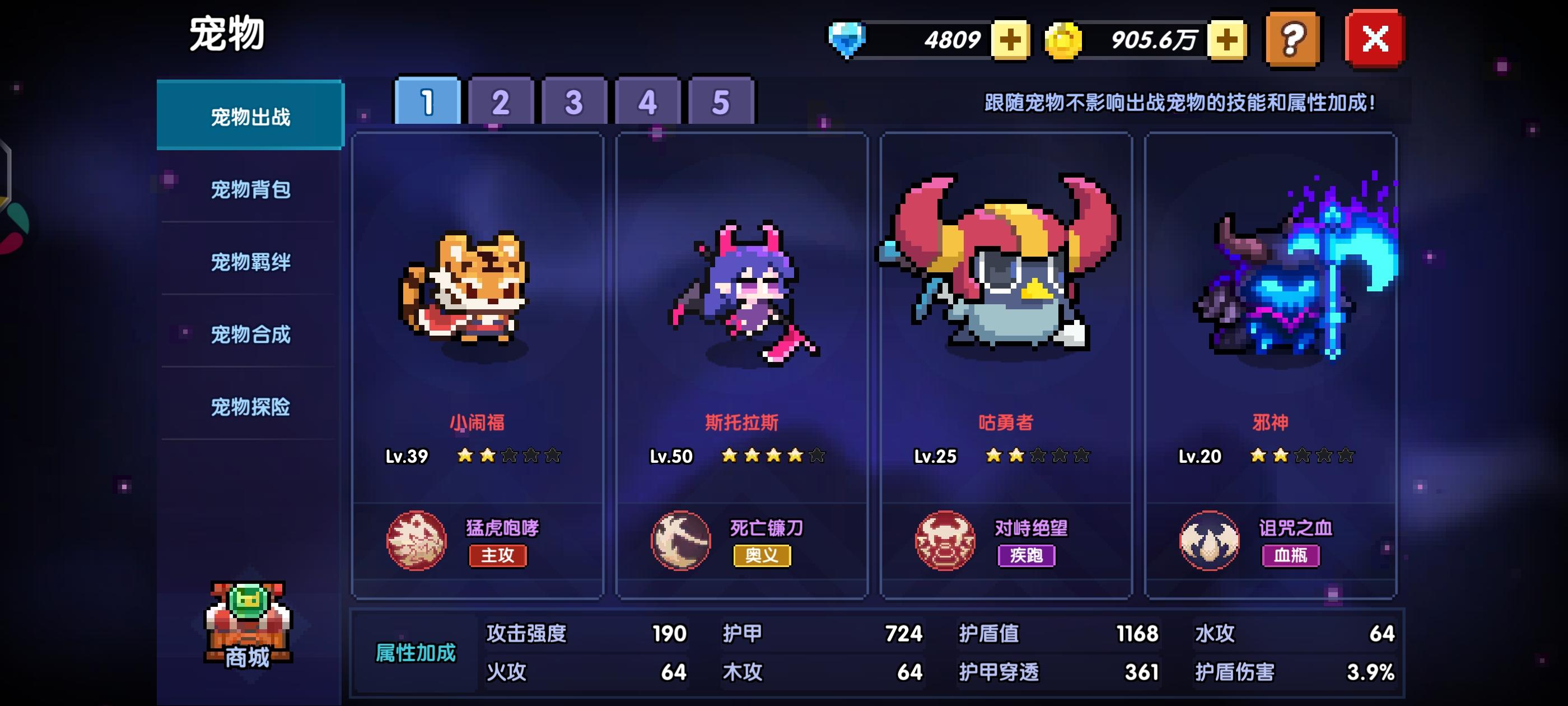The image size is (1568, 706).
Task: Switch to the 宠物背包 tab
Action: click(250, 189)
